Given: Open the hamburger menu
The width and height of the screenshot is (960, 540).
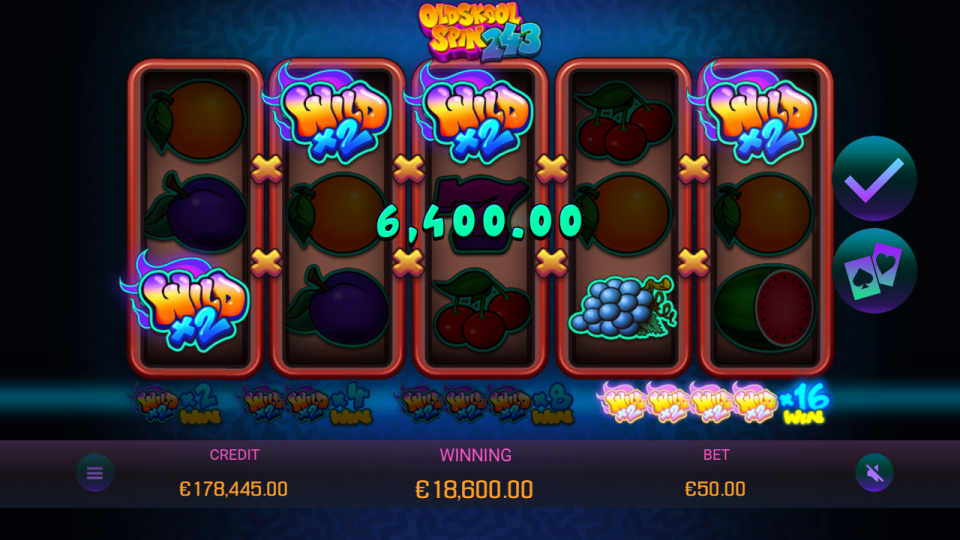Looking at the screenshot, I should pyautogui.click(x=95, y=473).
